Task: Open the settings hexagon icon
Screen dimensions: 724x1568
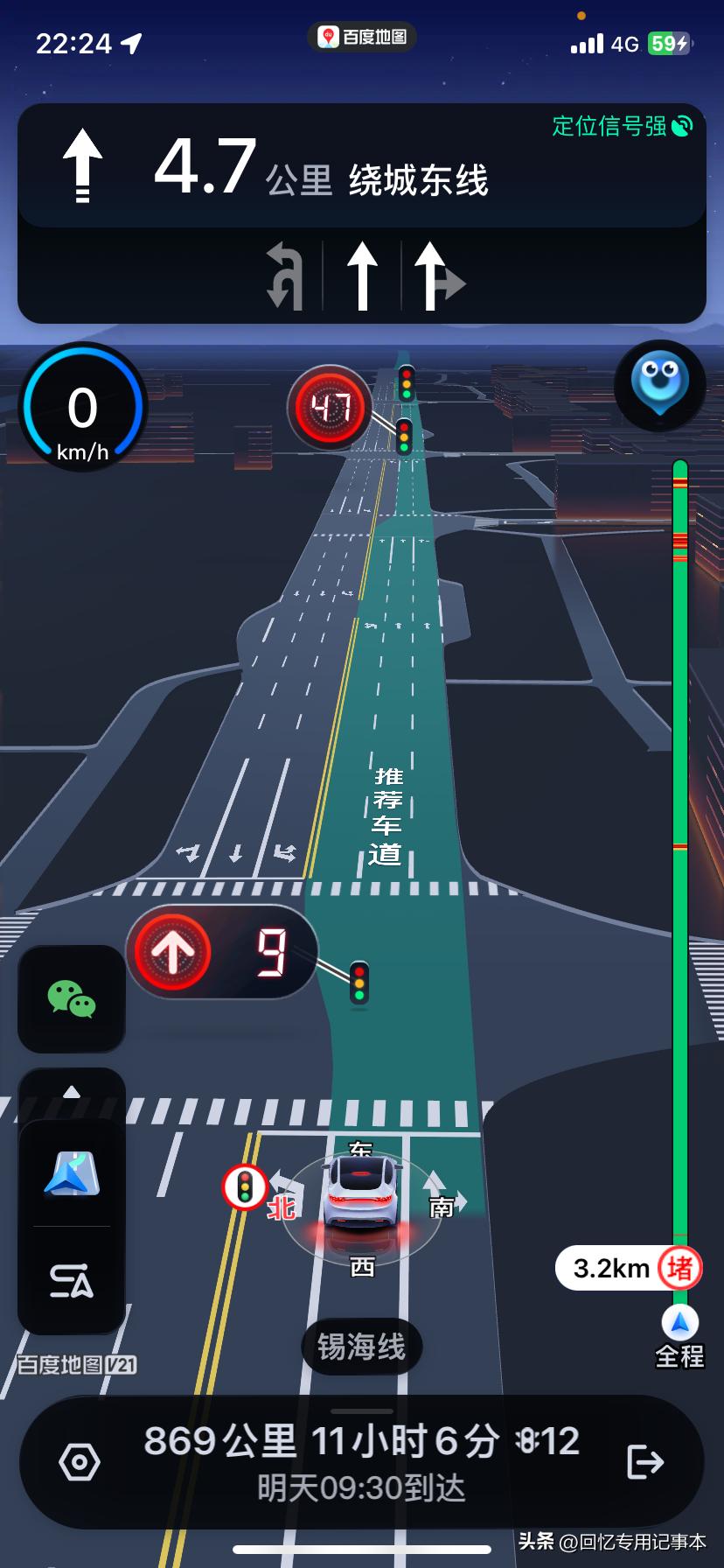Action: pos(80,1462)
